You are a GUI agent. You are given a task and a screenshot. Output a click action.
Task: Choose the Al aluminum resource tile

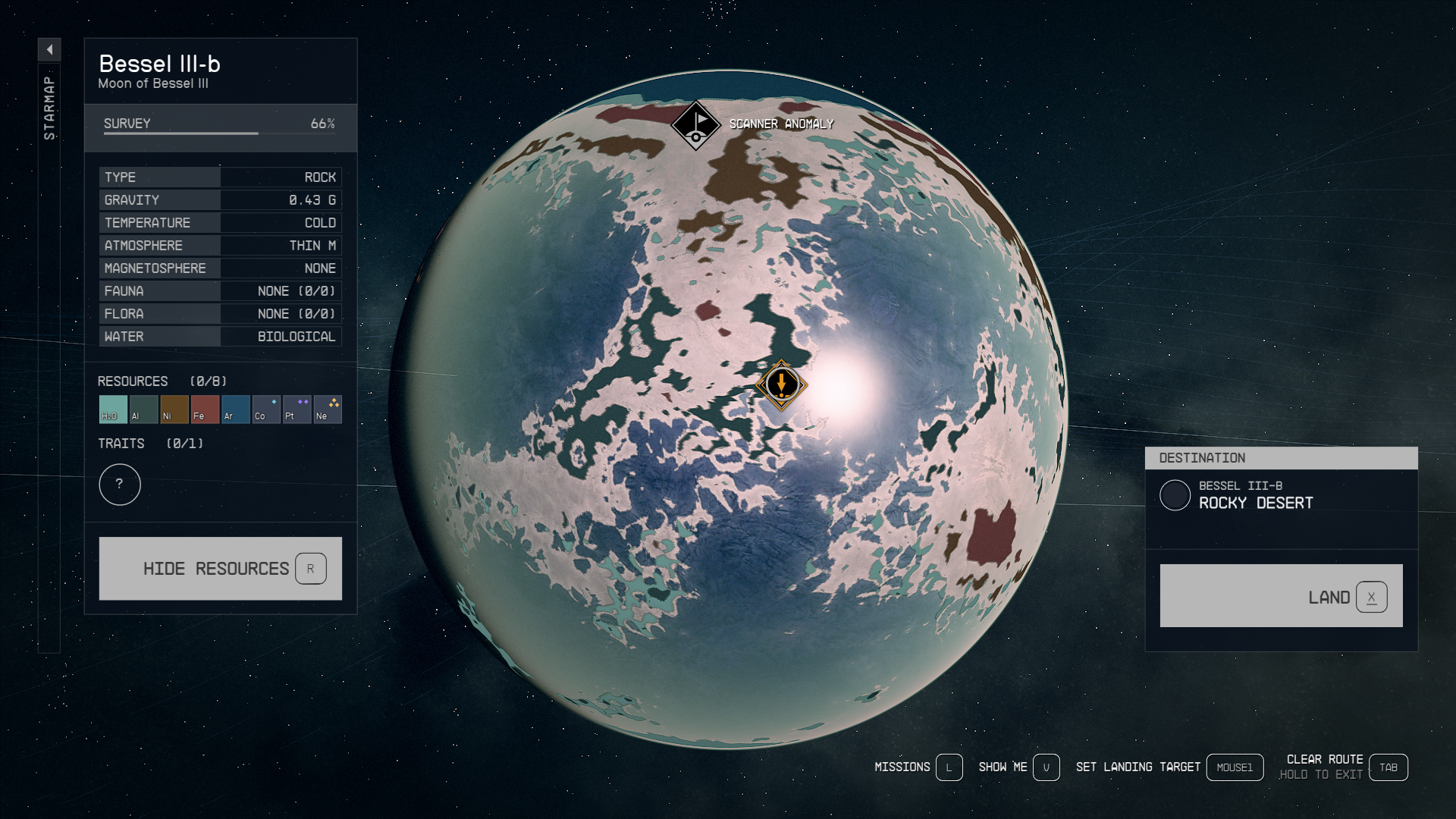tap(143, 409)
